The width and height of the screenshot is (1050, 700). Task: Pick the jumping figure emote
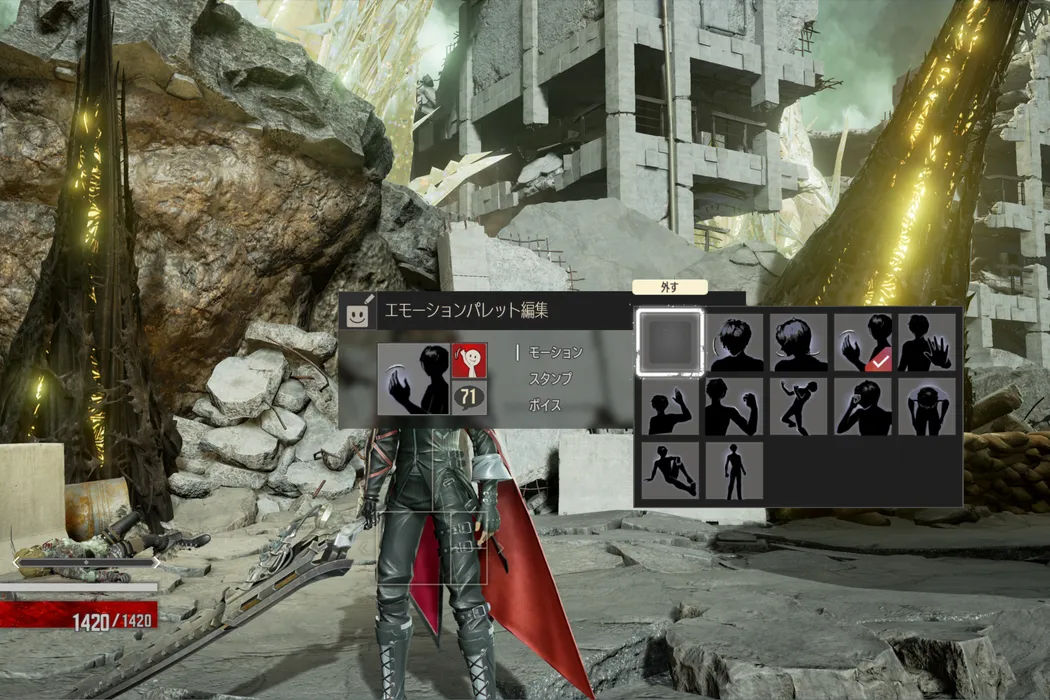point(798,407)
